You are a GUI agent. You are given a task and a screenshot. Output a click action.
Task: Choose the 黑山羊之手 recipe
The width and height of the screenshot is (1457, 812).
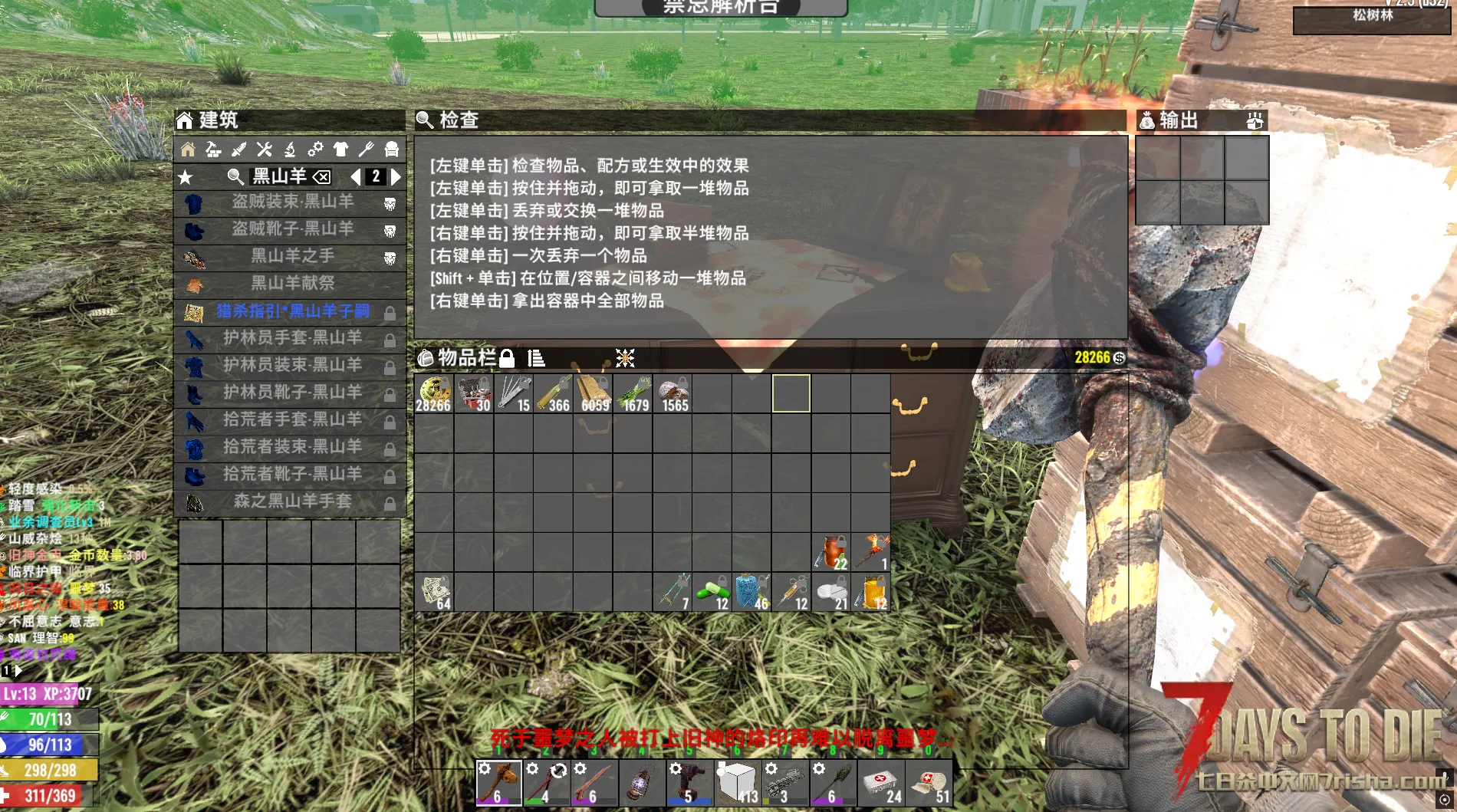(x=291, y=256)
